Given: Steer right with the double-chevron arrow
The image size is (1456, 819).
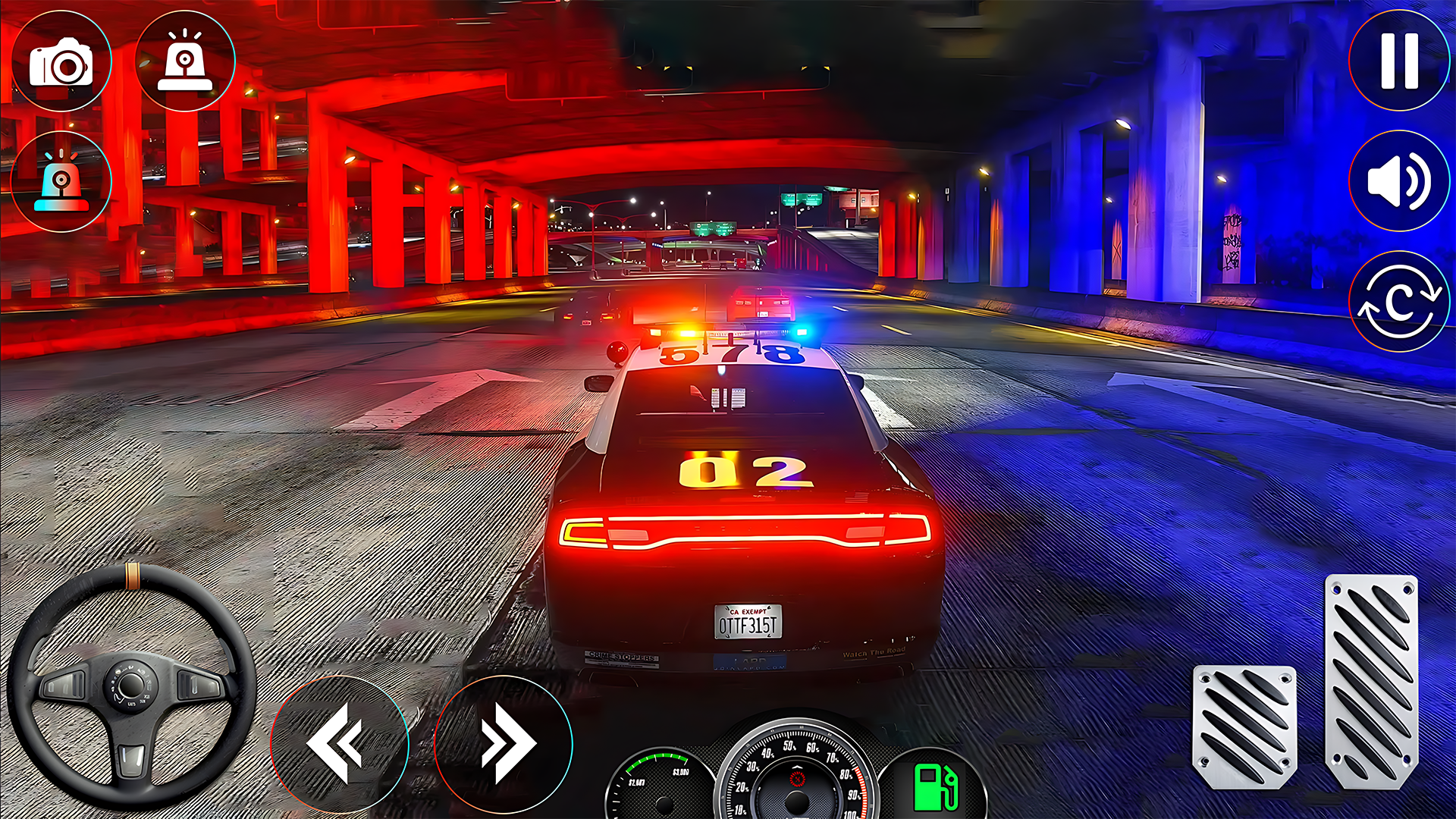Looking at the screenshot, I should coord(504,743).
